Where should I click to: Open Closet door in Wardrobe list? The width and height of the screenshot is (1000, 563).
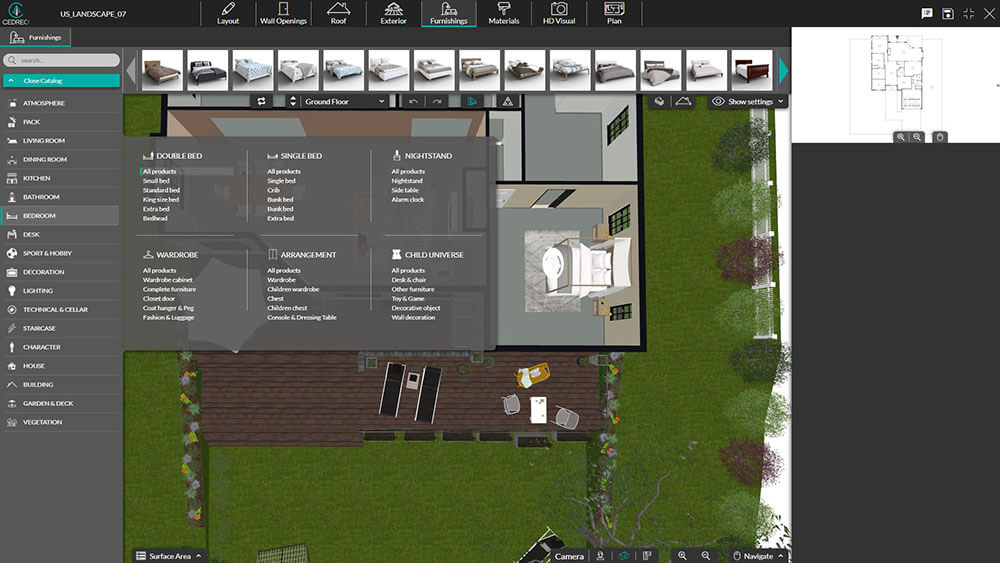(159, 299)
